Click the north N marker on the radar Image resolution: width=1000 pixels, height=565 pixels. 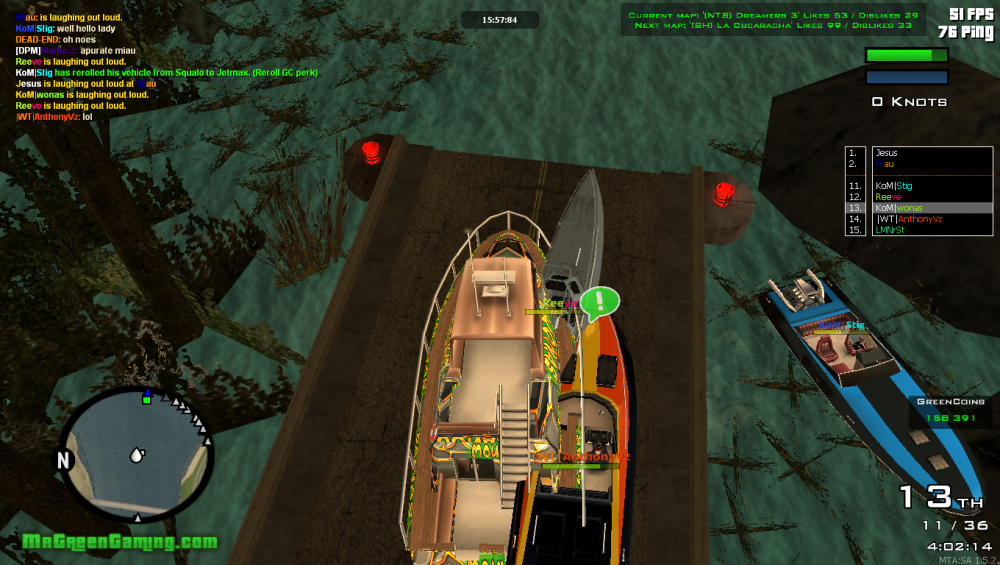(64, 461)
